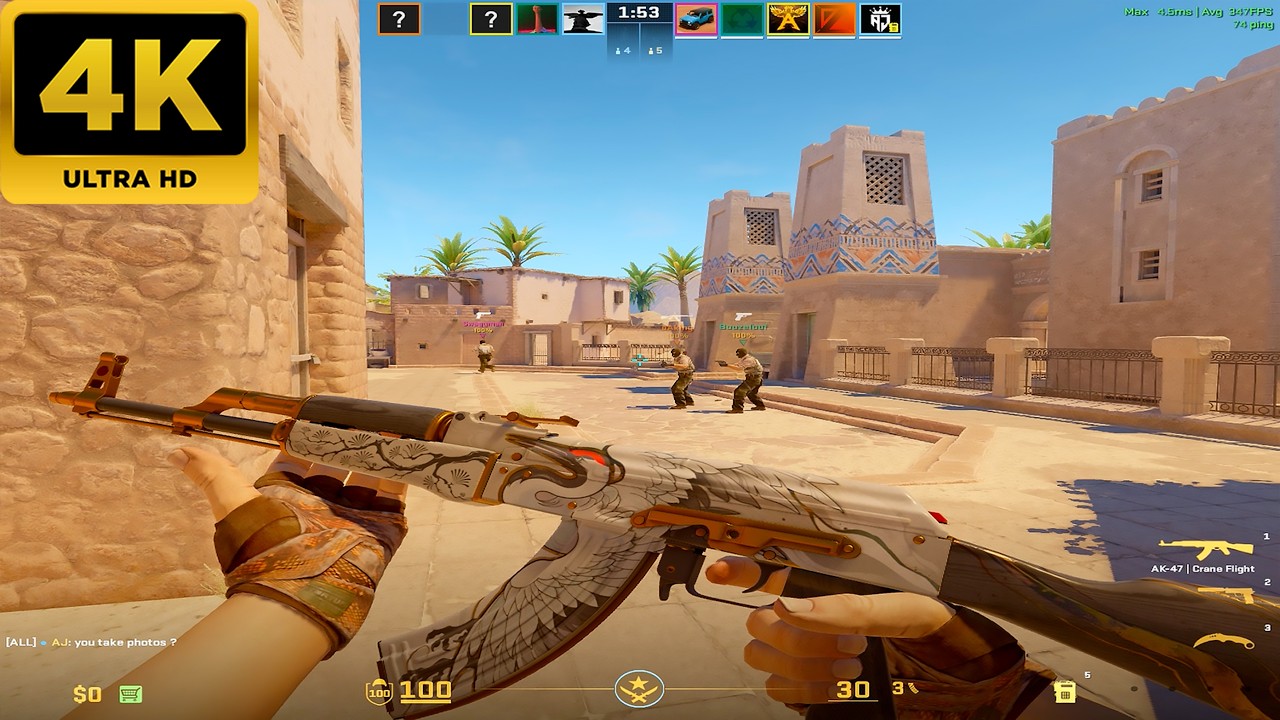Open the buy menu cart icon
Screen dimensions: 1280x720
pyautogui.click(x=130, y=693)
